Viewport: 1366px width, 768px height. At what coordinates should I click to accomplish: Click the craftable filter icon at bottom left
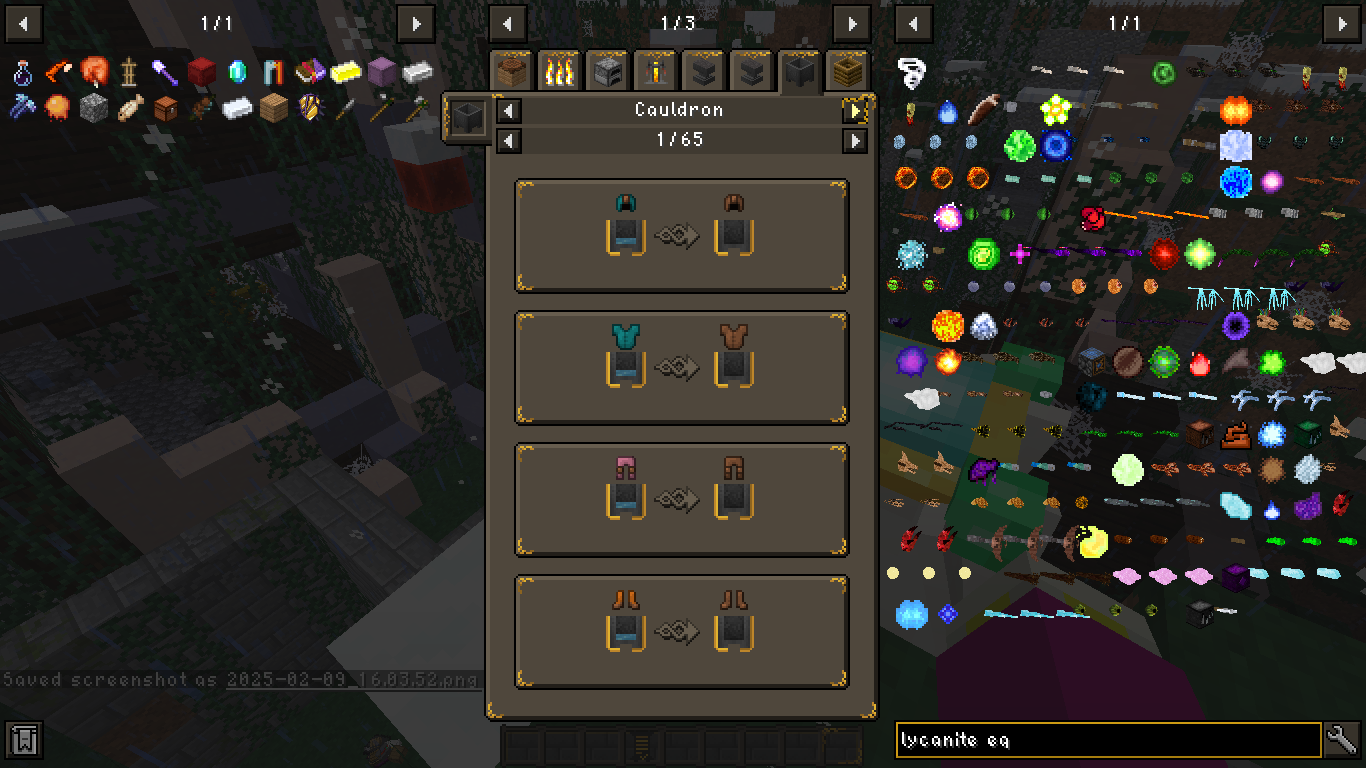tap(22, 740)
